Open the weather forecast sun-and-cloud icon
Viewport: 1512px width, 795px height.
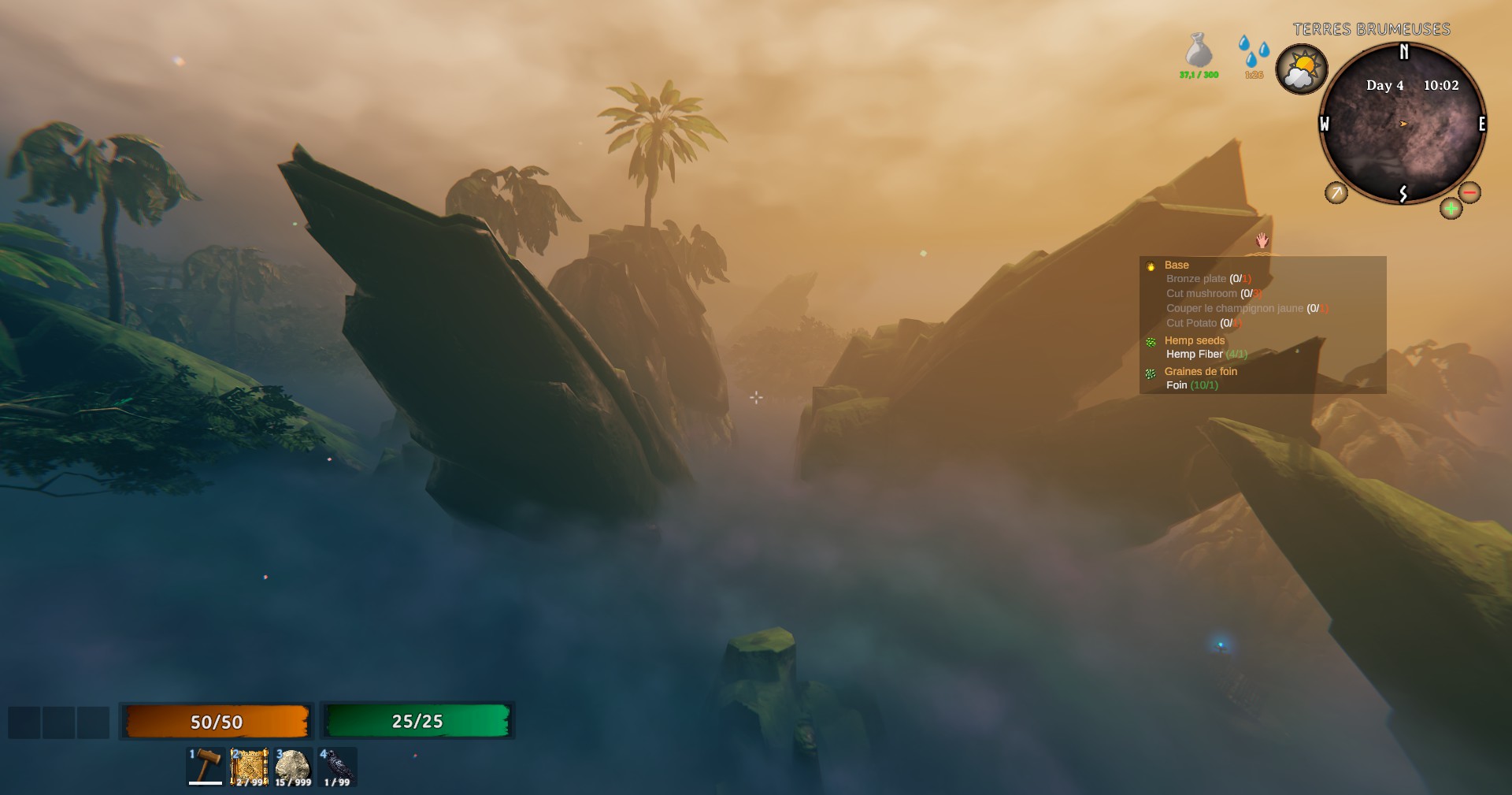(1301, 69)
